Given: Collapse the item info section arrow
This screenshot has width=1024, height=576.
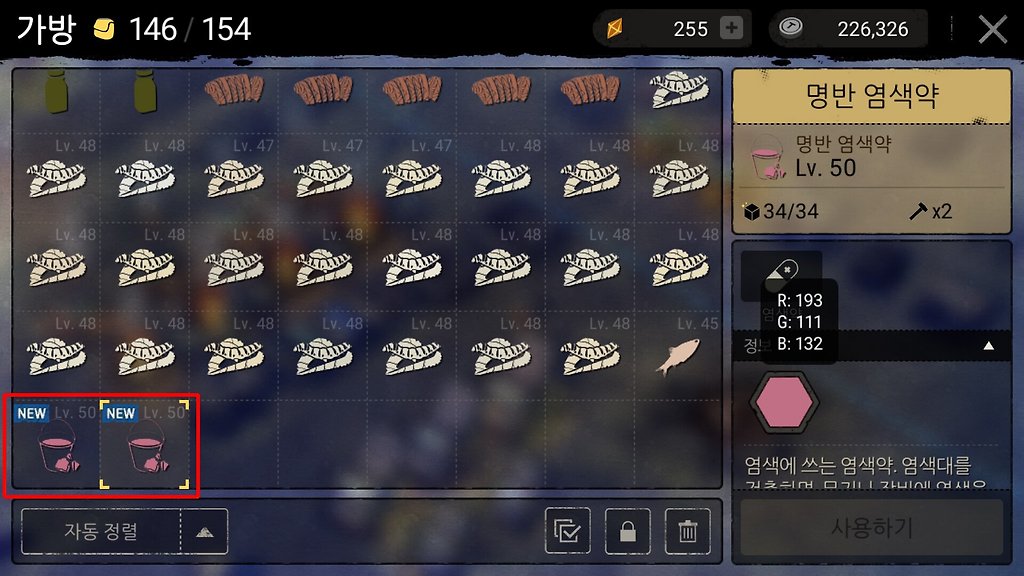Looking at the screenshot, I should pyautogui.click(x=989, y=345).
